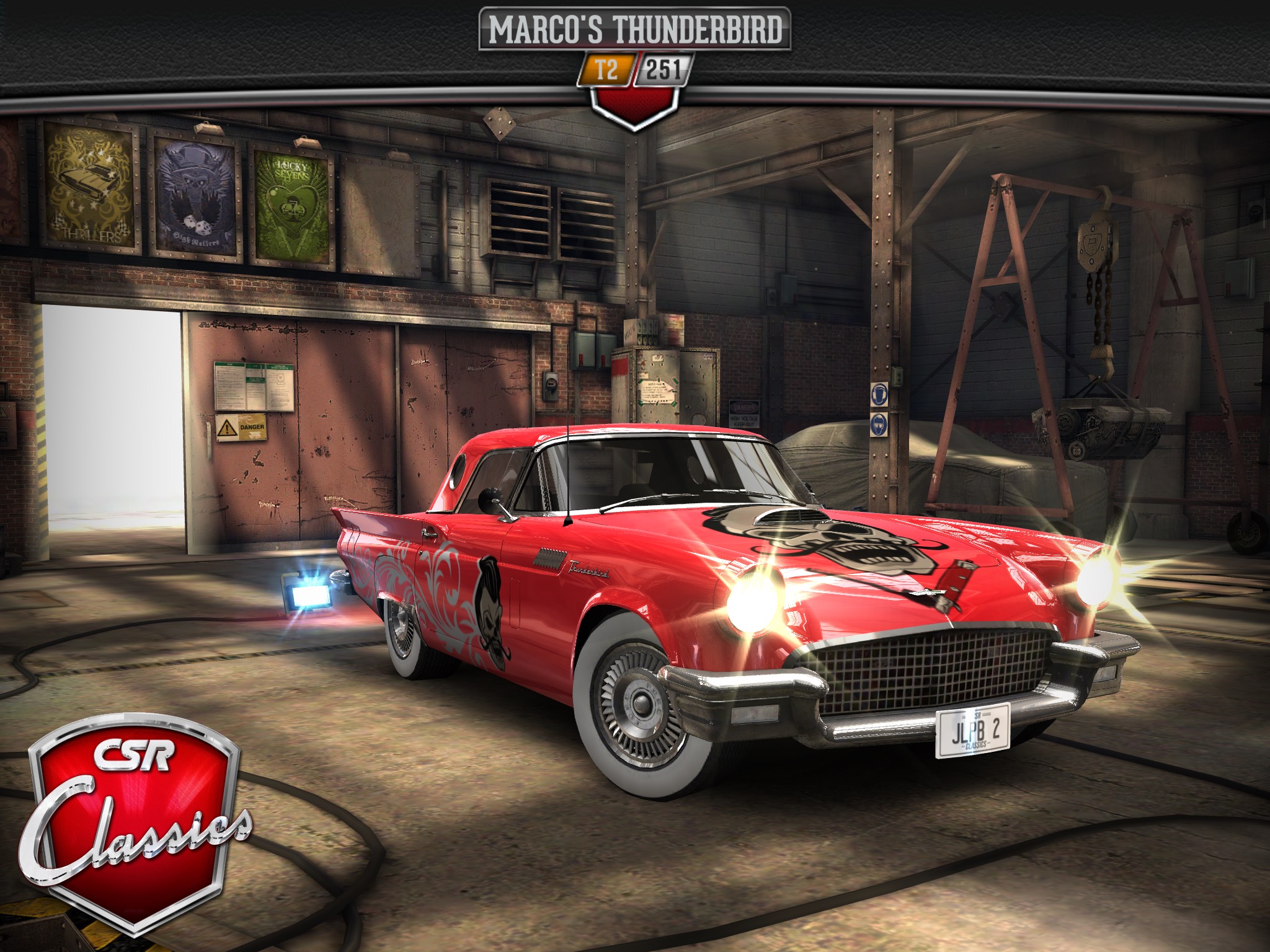This screenshot has height=952, width=1270.
Task: Open the red shield emblem below the title
Action: click(x=634, y=102)
